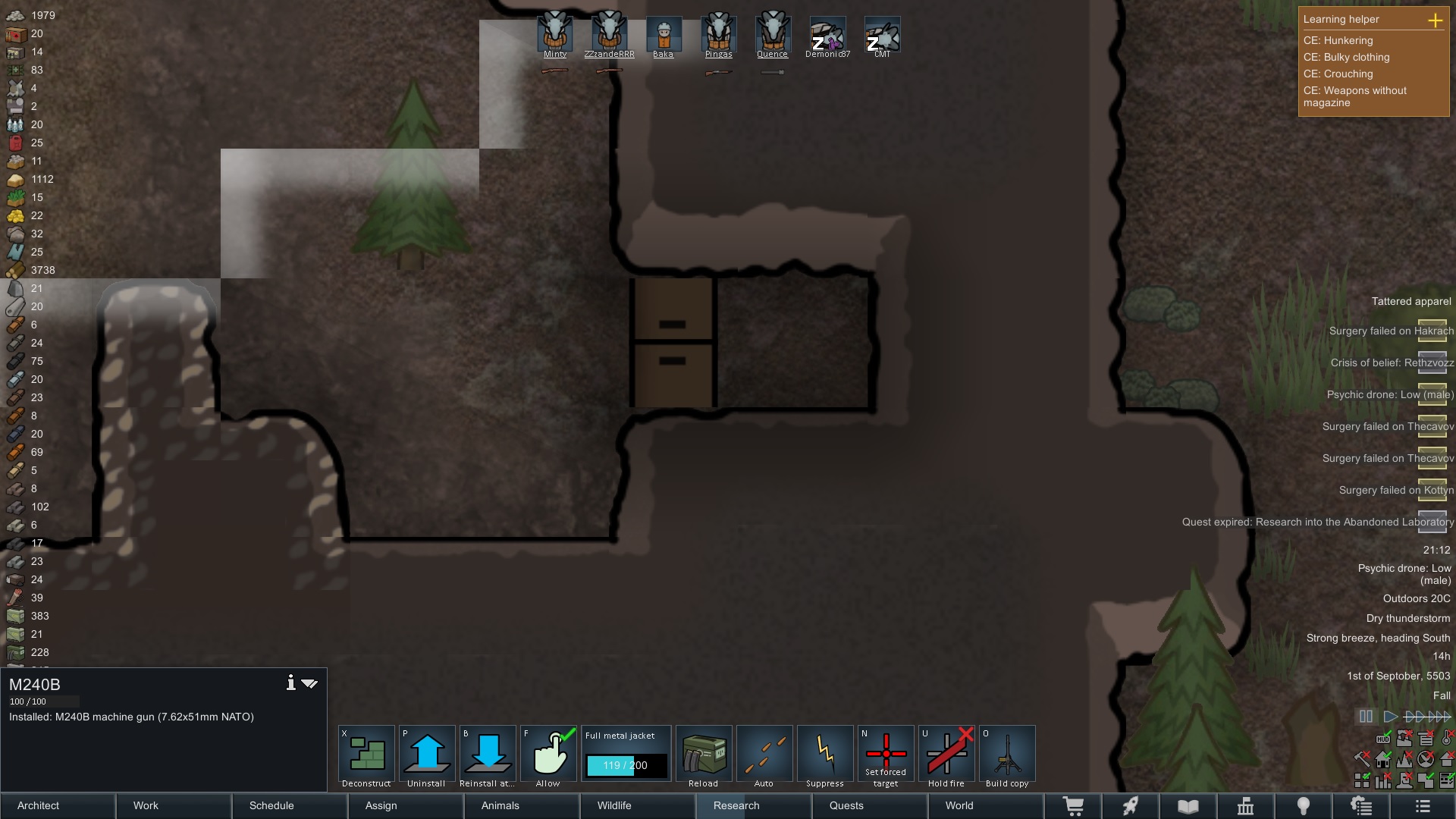This screenshot has height=819, width=1456.
Task: Click the lightbulb icon near the bottom-right corner
Action: 1305,806
